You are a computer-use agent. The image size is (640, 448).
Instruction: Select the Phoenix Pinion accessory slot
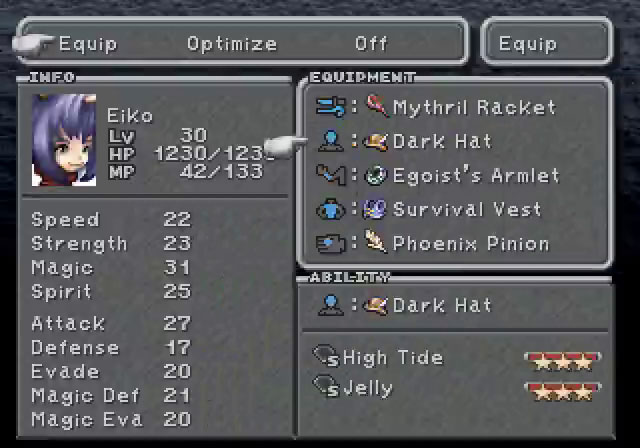[x=470, y=244]
